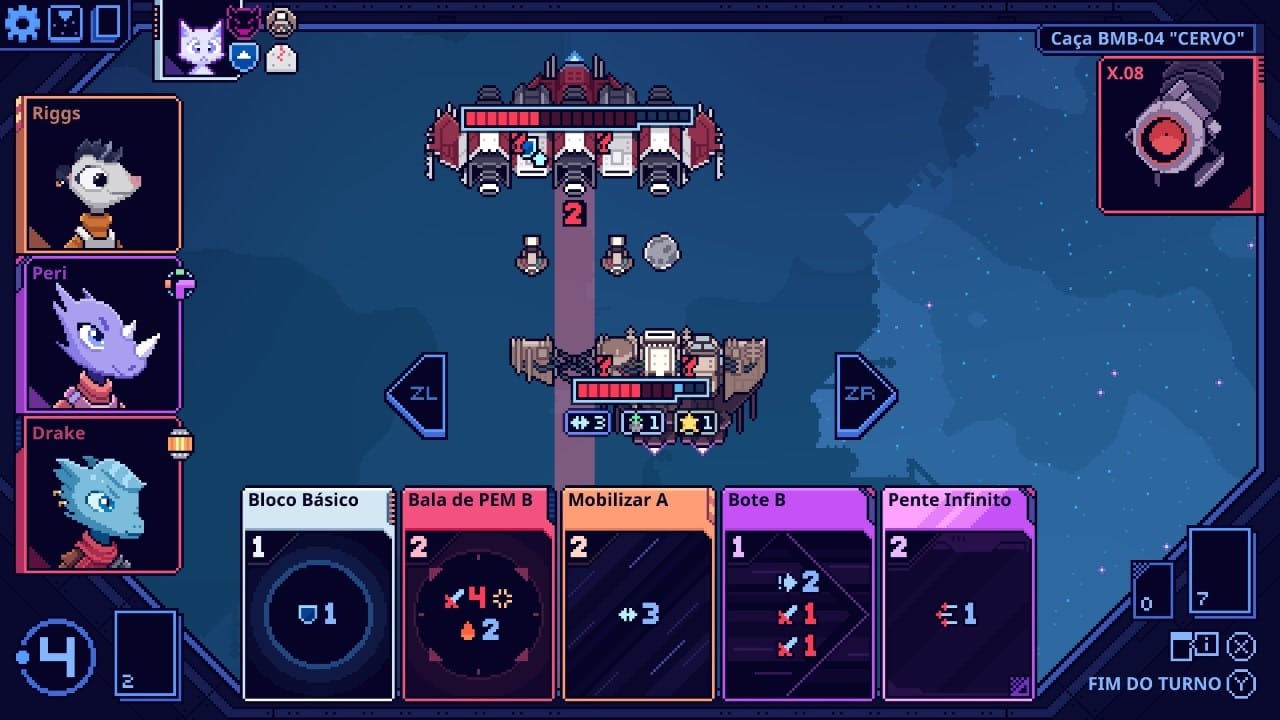1280x720 pixels.
Task: Open the discard pile with 7 cards
Action: (1220, 571)
